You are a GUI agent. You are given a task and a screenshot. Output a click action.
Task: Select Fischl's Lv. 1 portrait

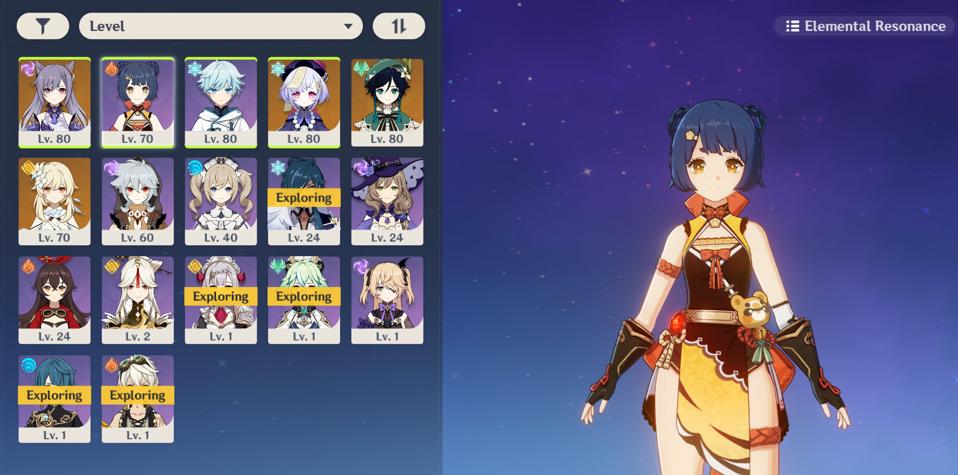(387, 299)
